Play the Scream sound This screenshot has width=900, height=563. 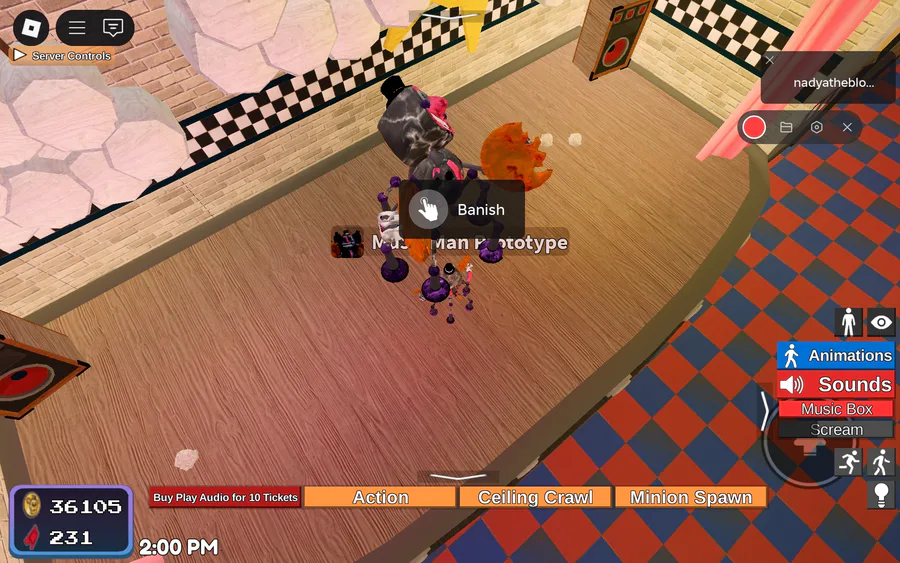[836, 430]
